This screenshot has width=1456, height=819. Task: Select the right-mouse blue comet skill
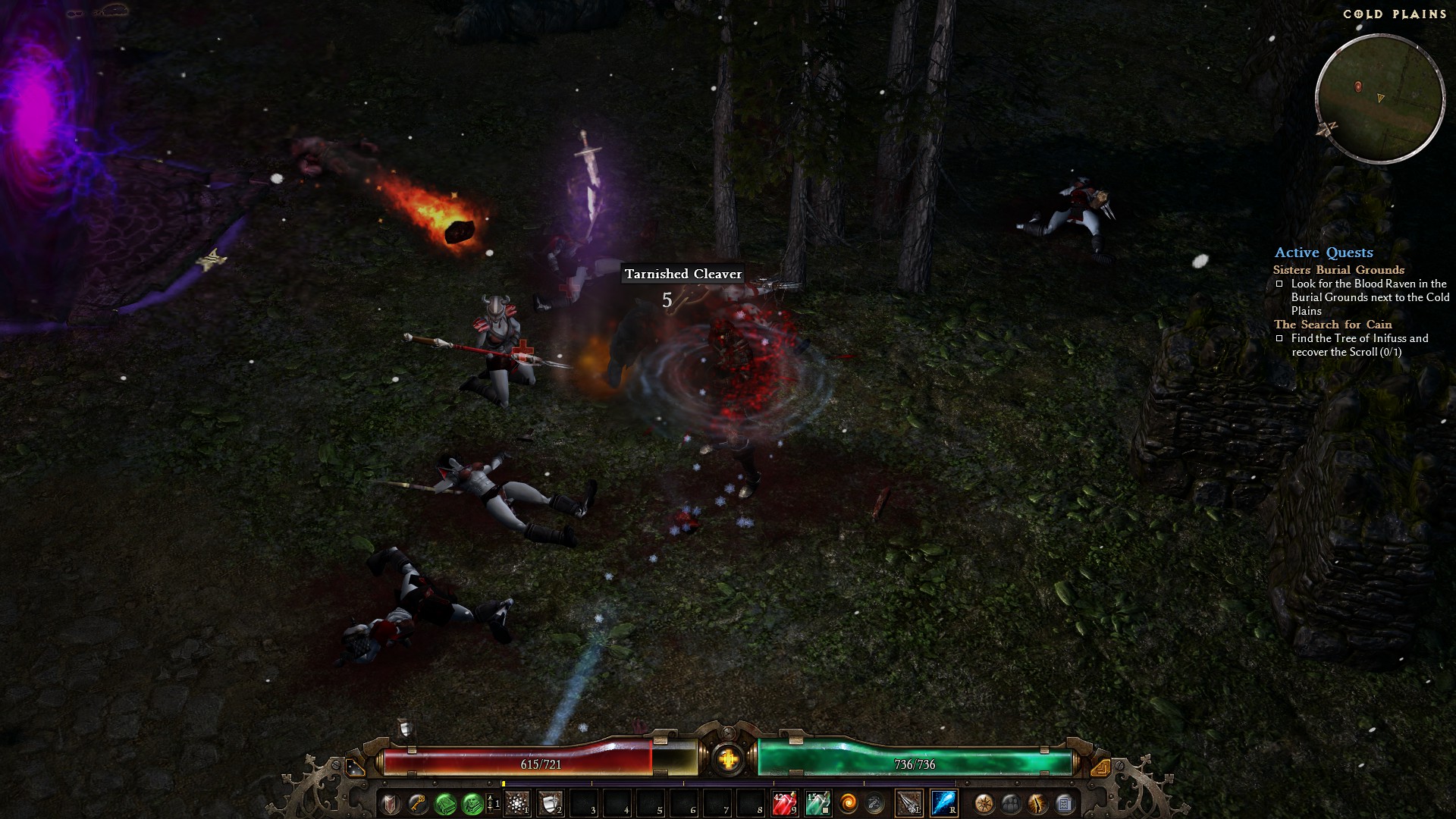943,803
